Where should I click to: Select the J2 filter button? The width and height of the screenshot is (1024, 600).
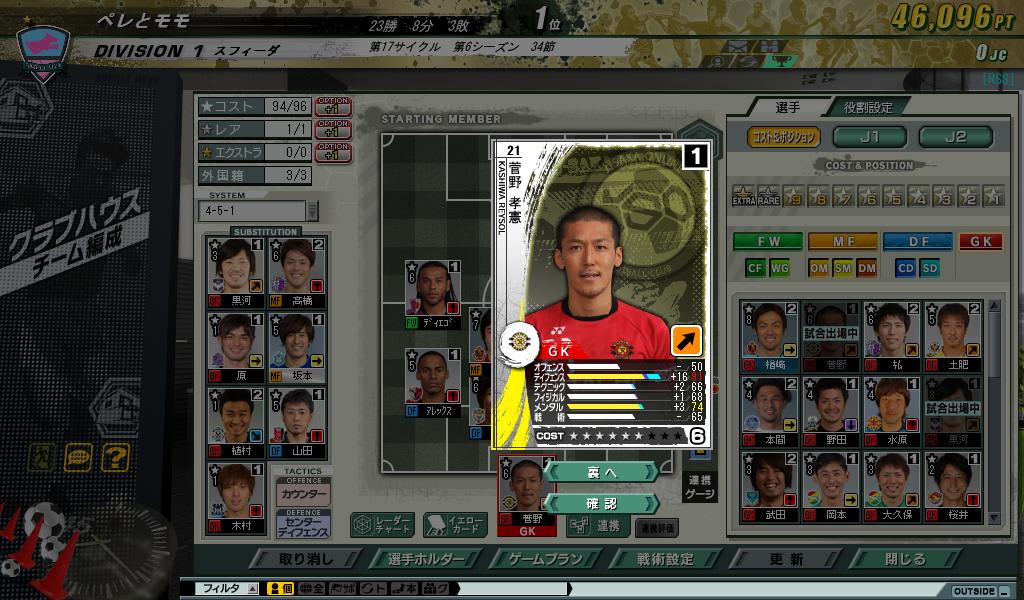click(x=955, y=137)
